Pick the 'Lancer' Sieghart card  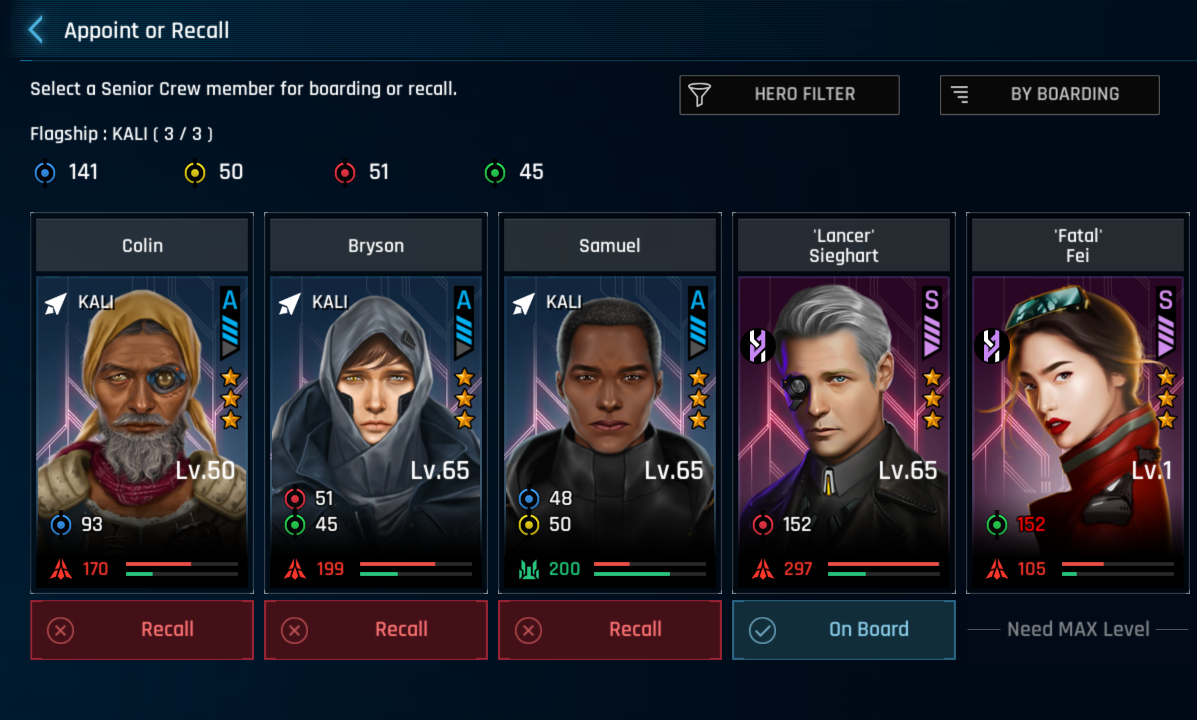pyautogui.click(x=843, y=410)
